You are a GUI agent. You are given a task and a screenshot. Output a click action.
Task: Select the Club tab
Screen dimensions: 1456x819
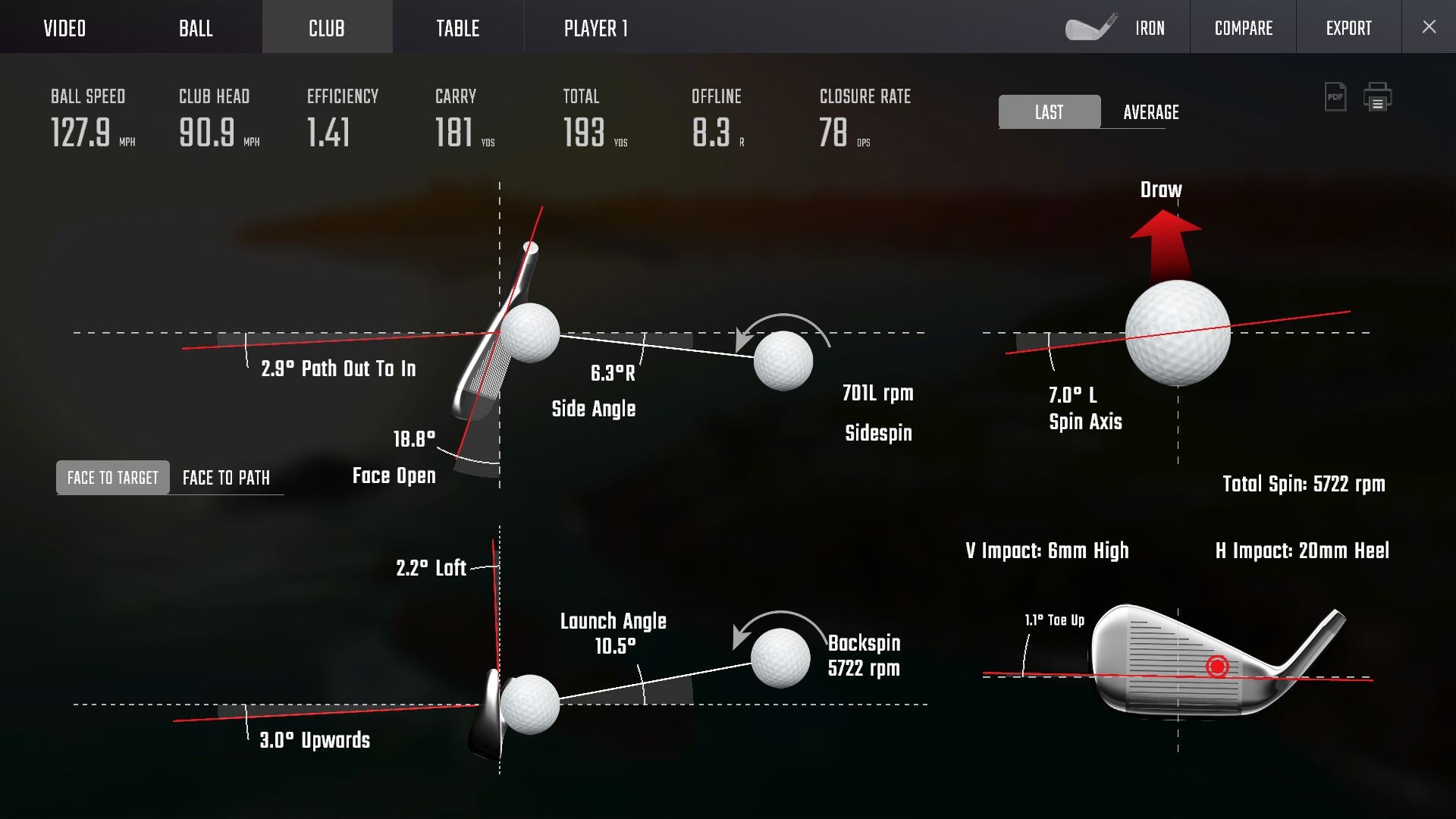(327, 28)
